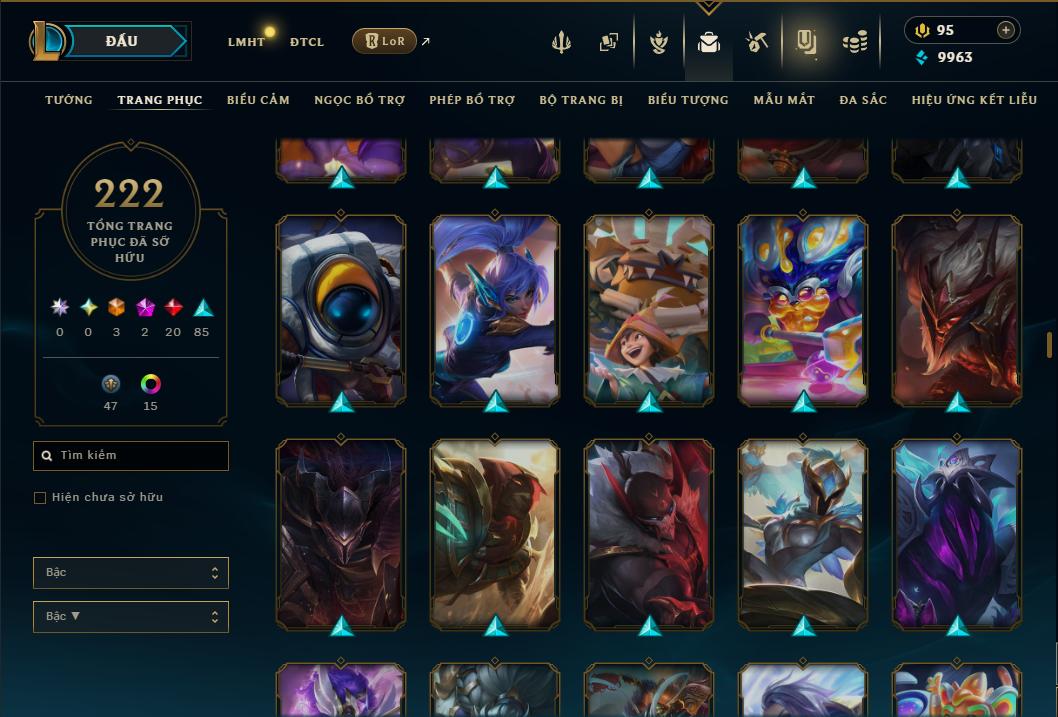Open the LoR external link
This screenshot has width=1058, height=717.
[x=385, y=41]
